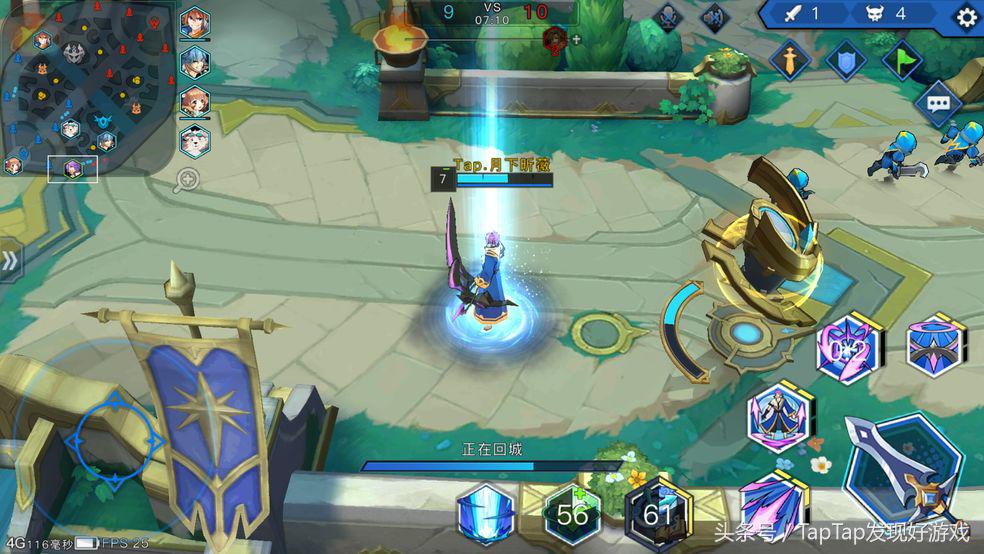Select the white bear teammate portrait

(195, 139)
